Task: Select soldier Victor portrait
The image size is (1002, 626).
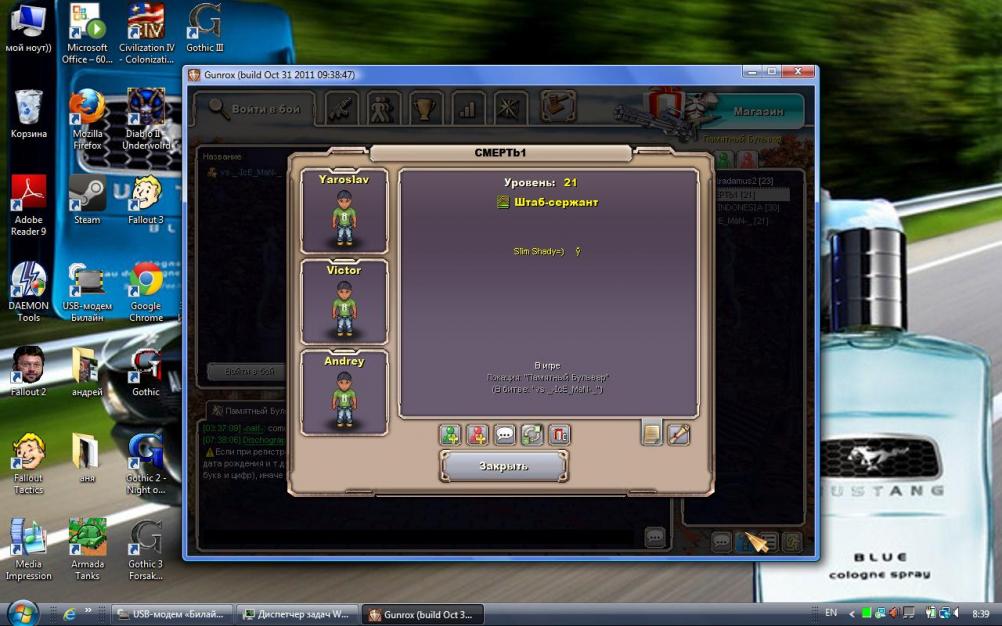Action: click(344, 302)
